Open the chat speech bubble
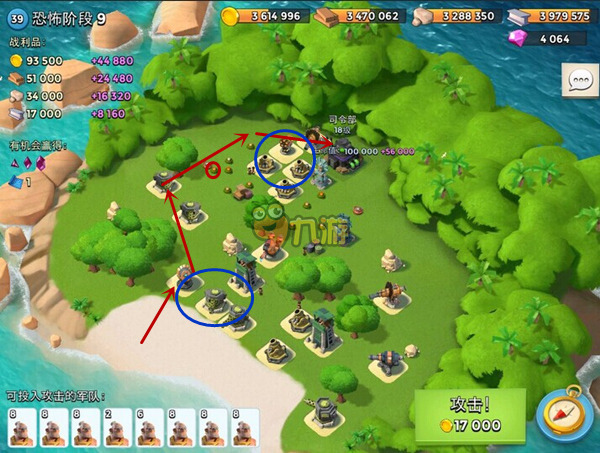 (578, 80)
